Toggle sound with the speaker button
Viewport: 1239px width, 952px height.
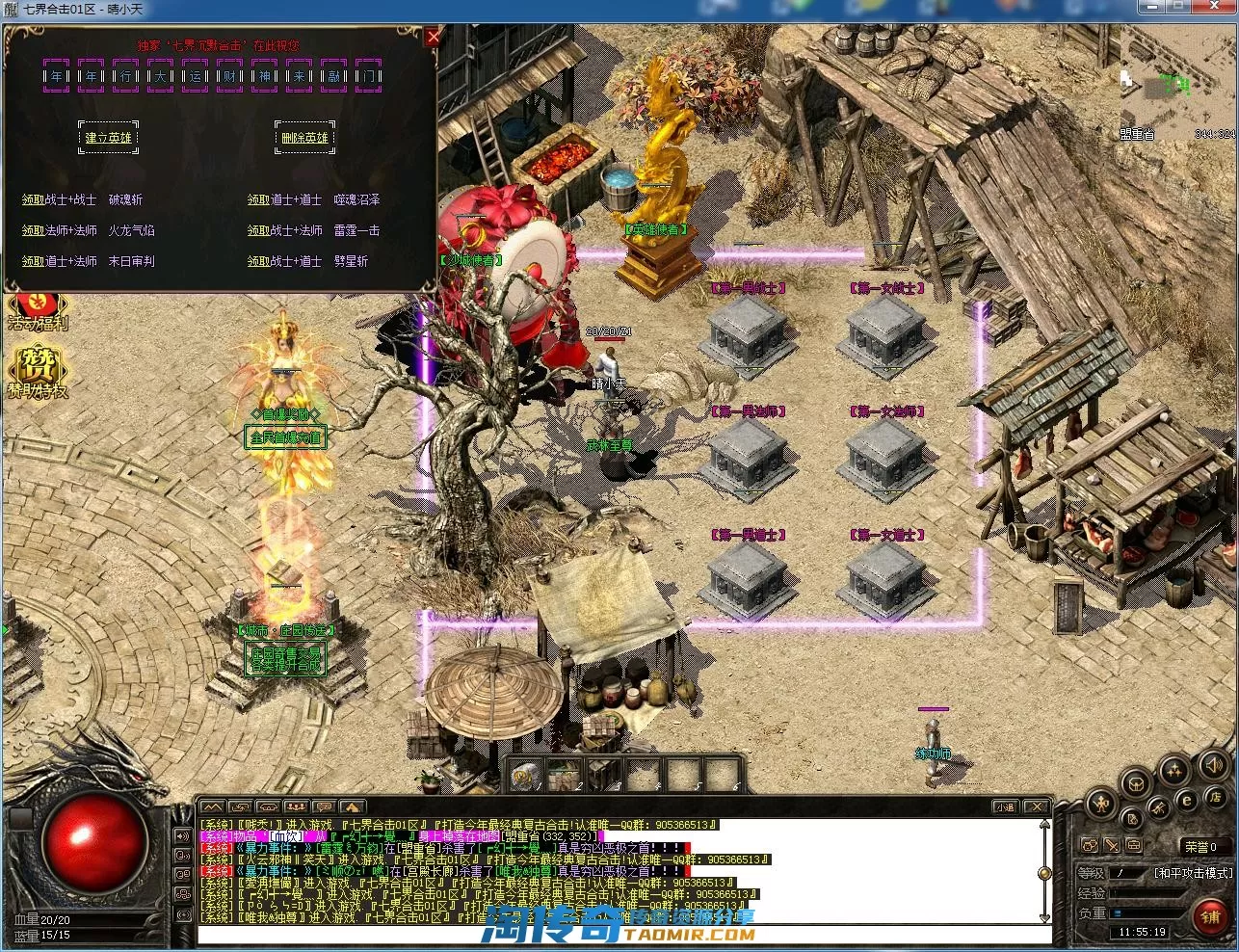[x=1213, y=766]
